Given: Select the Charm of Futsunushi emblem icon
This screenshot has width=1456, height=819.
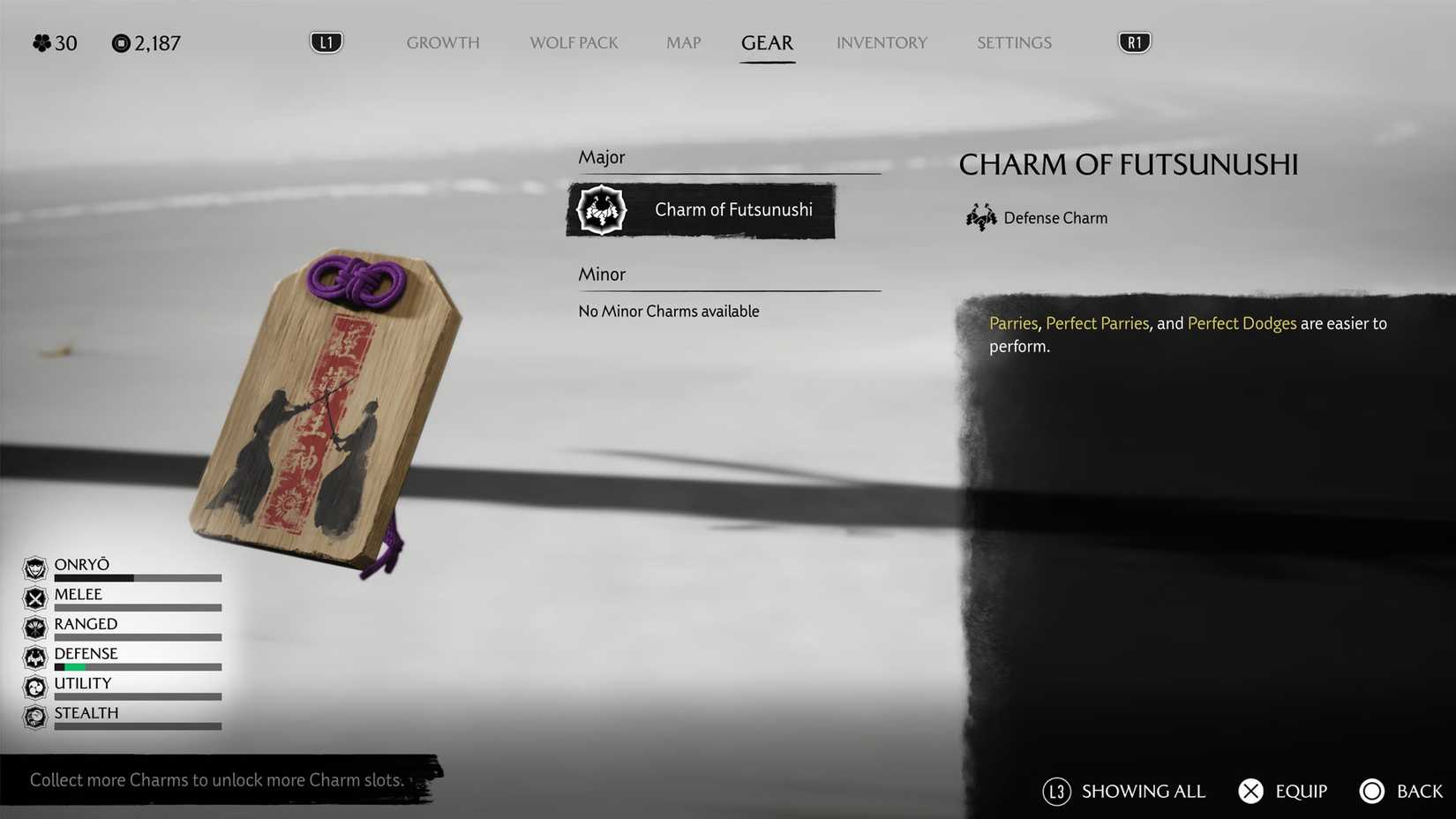Looking at the screenshot, I should point(601,210).
